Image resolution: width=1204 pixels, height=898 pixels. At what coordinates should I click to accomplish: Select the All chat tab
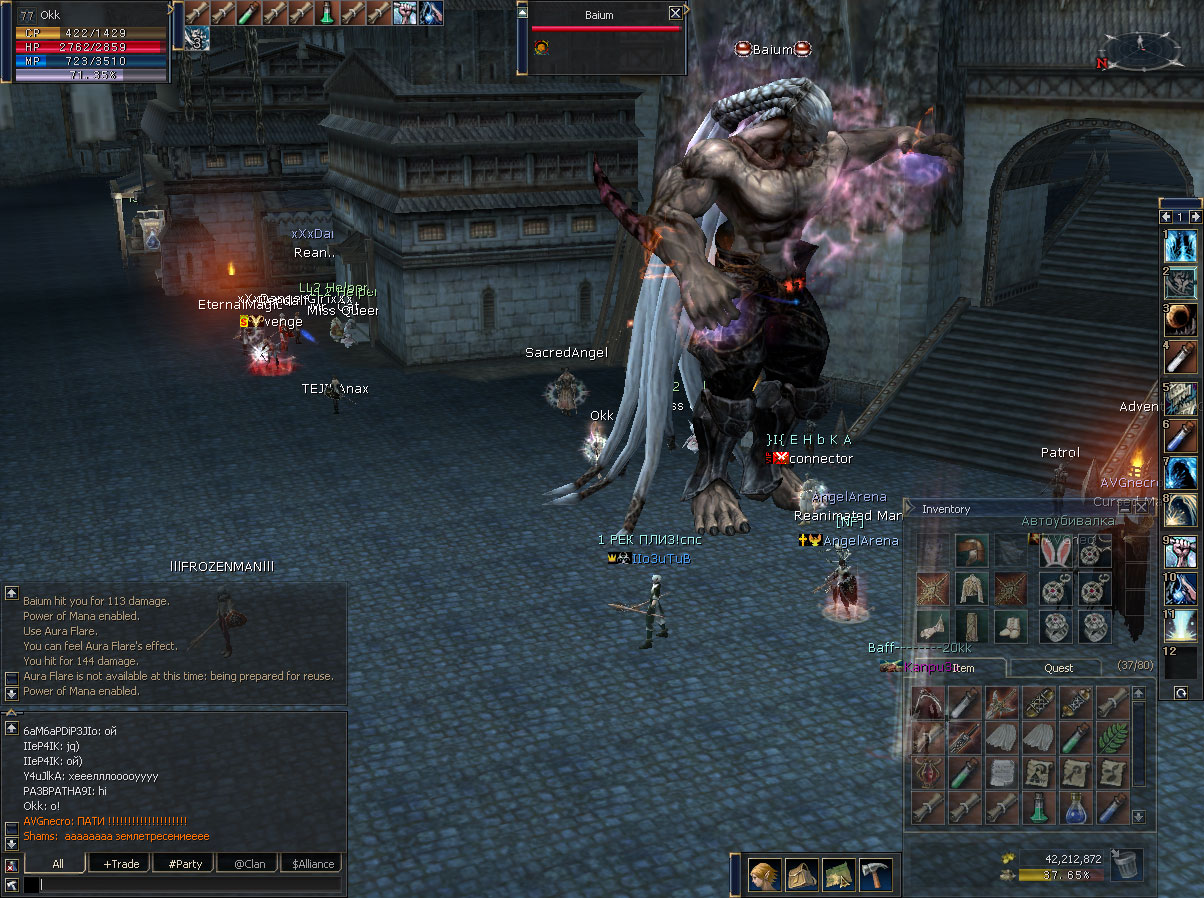tap(58, 863)
